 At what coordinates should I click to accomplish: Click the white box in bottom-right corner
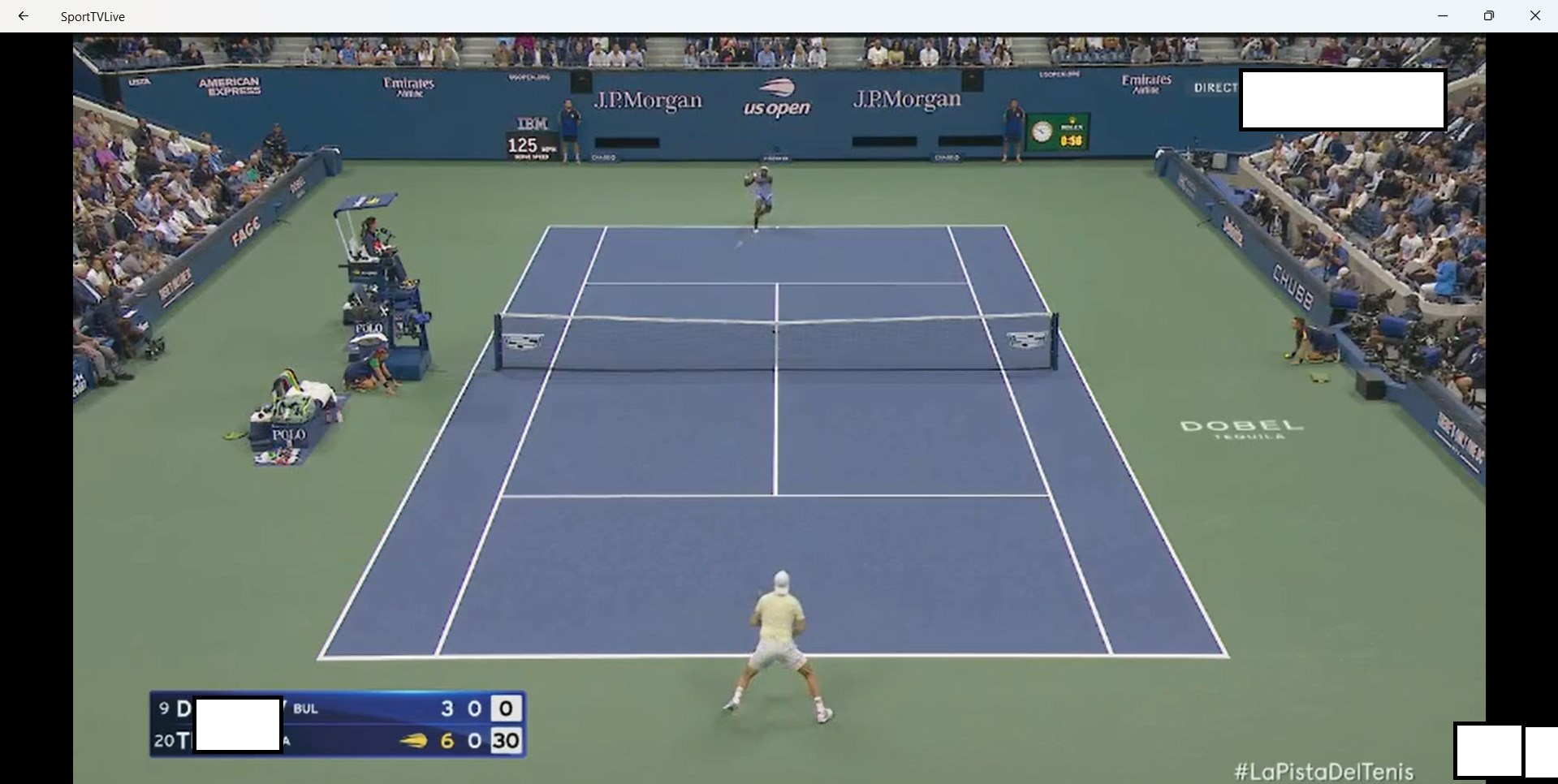pyautogui.click(x=1490, y=750)
